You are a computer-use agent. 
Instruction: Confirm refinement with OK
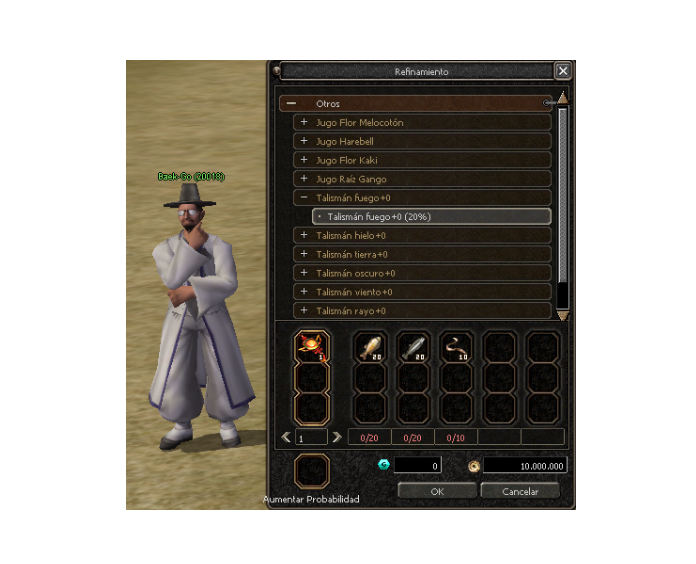pyautogui.click(x=436, y=491)
